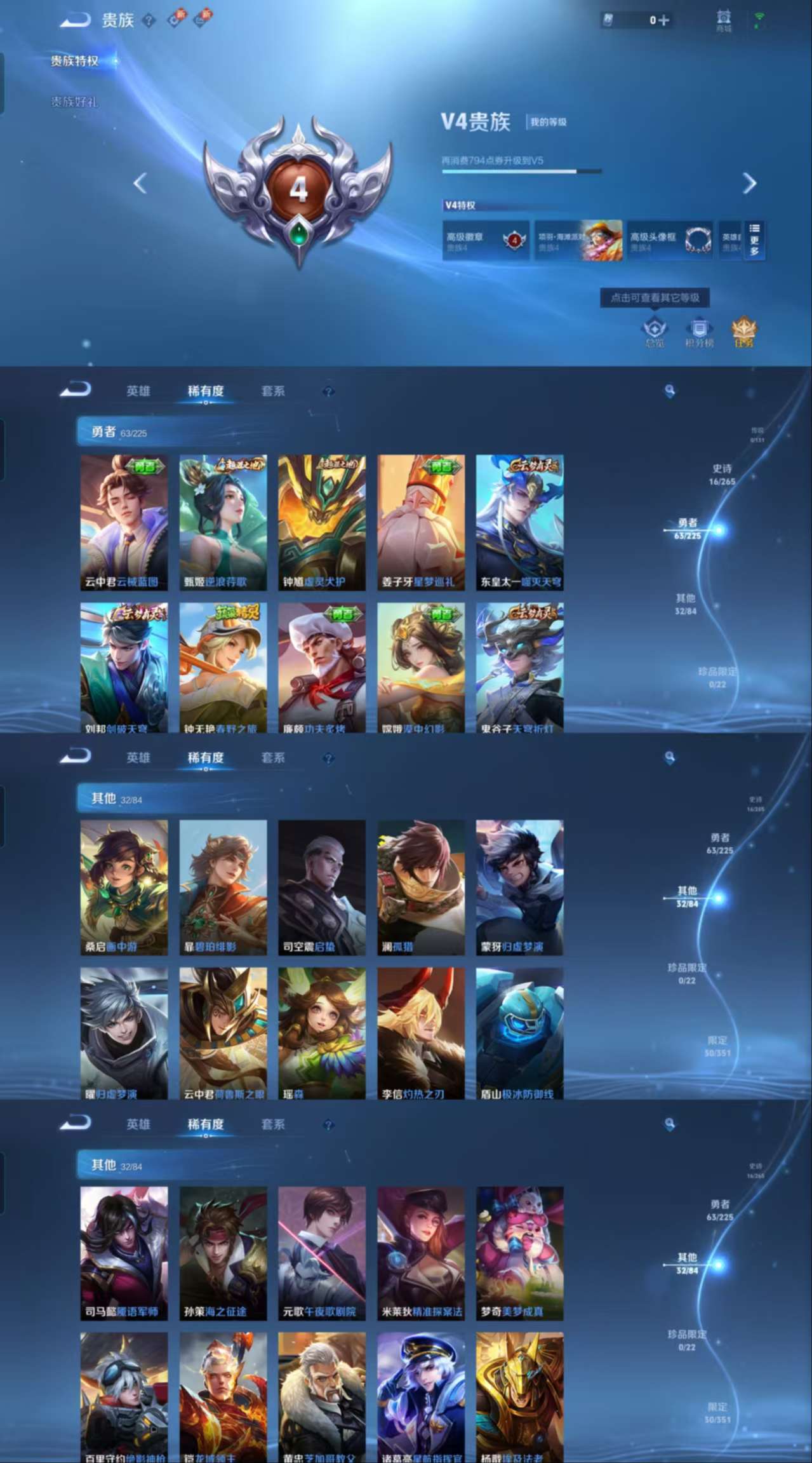Screen dimensions: 812x1463
Task: Open the 元歌 午夜歌剧院 skin card
Action: 322,1253
